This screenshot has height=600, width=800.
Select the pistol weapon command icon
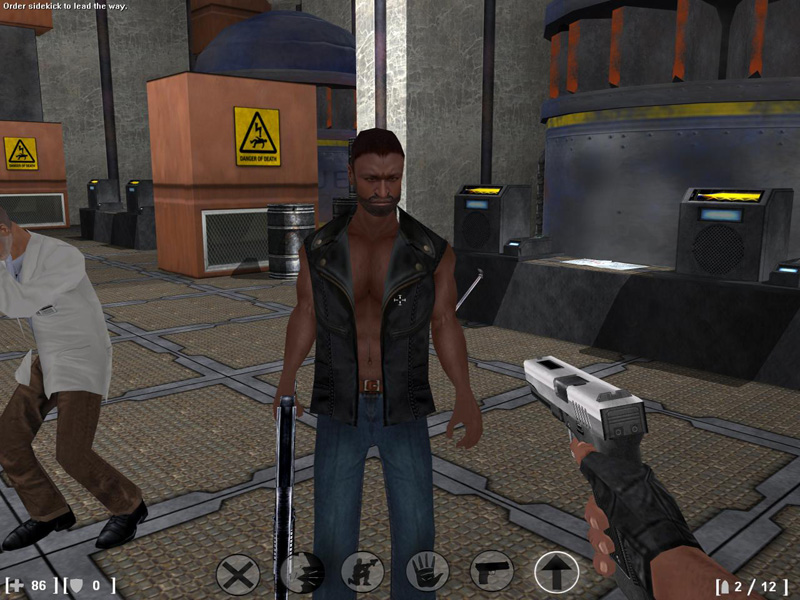pyautogui.click(x=491, y=572)
